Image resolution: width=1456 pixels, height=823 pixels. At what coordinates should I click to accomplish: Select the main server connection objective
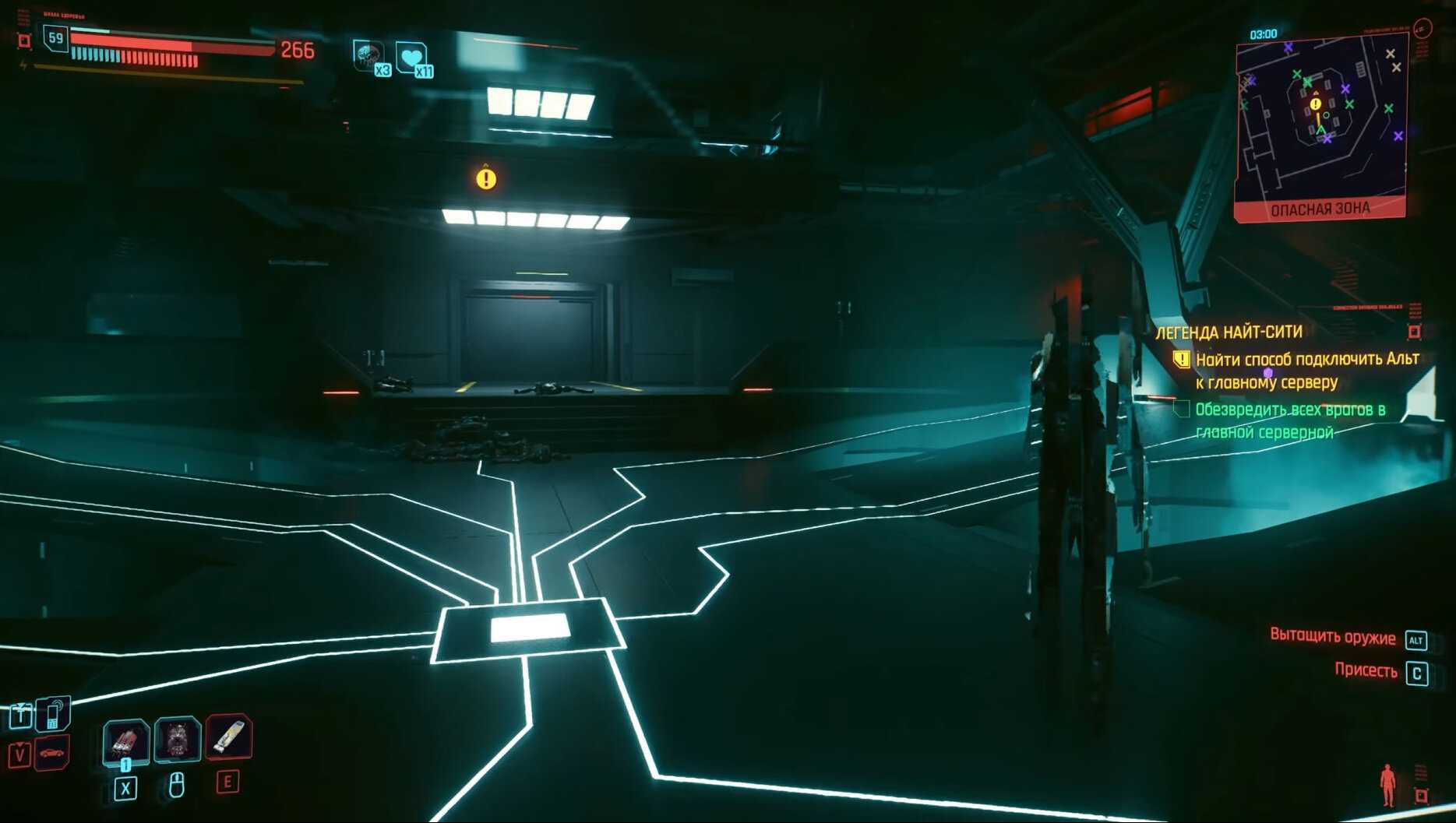[1306, 371]
